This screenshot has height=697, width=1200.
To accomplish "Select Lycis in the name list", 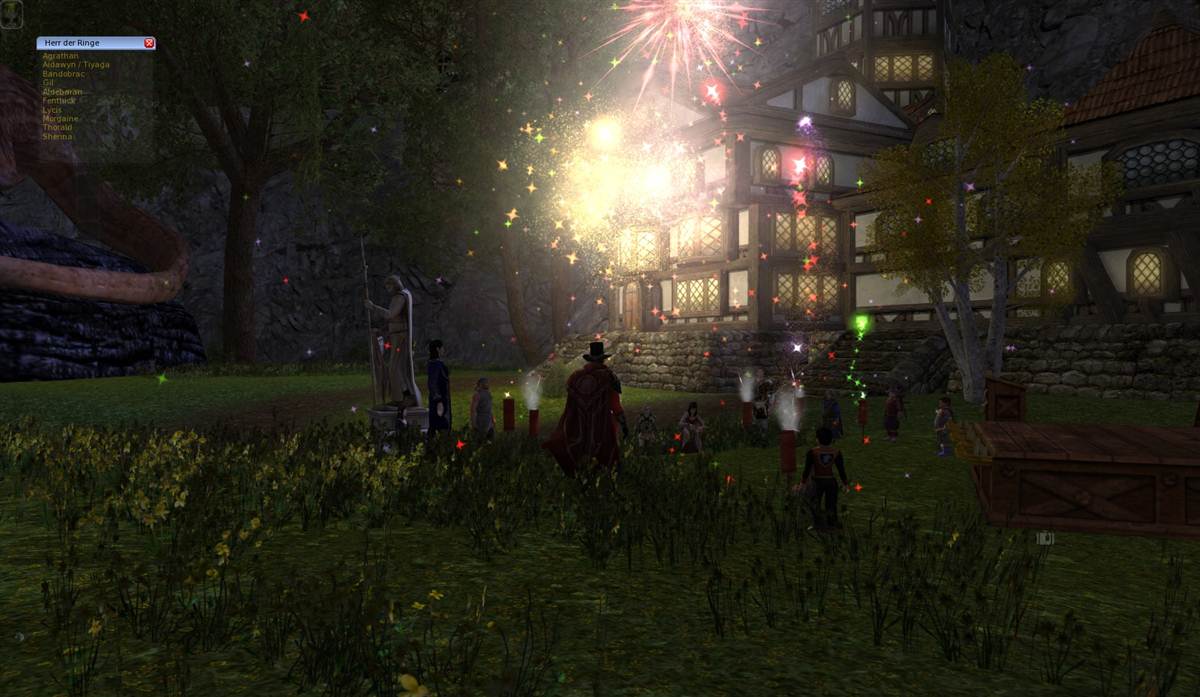I will tap(52, 110).
